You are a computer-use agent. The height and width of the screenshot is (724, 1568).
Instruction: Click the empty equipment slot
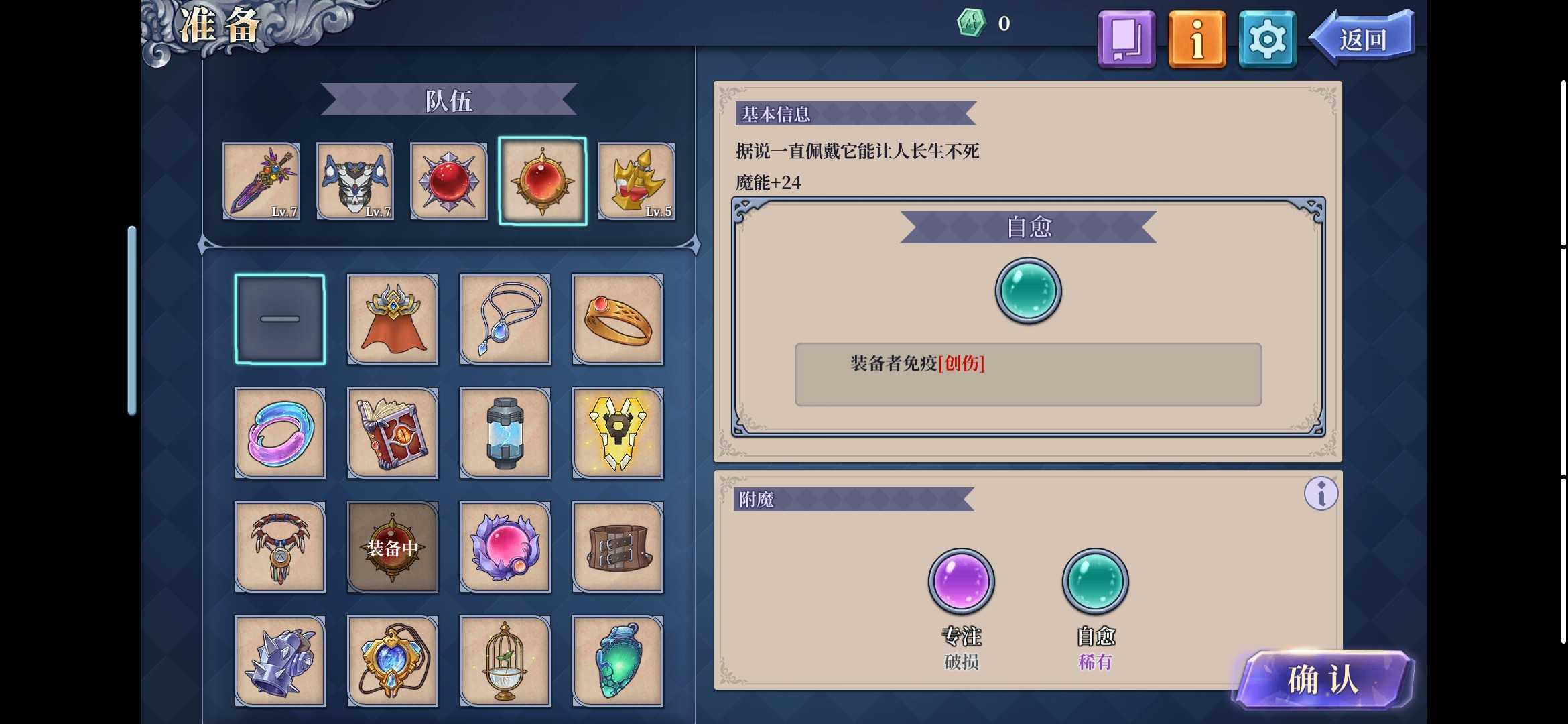click(280, 318)
